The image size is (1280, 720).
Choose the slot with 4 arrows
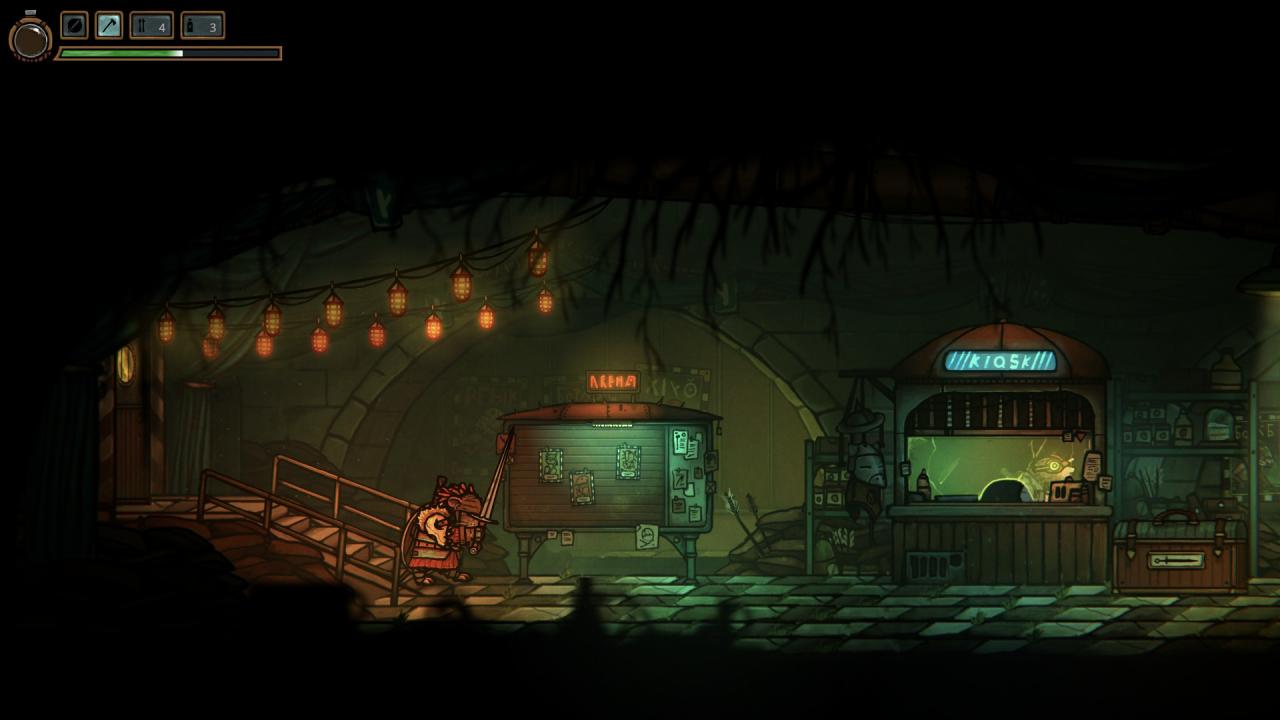[151, 25]
